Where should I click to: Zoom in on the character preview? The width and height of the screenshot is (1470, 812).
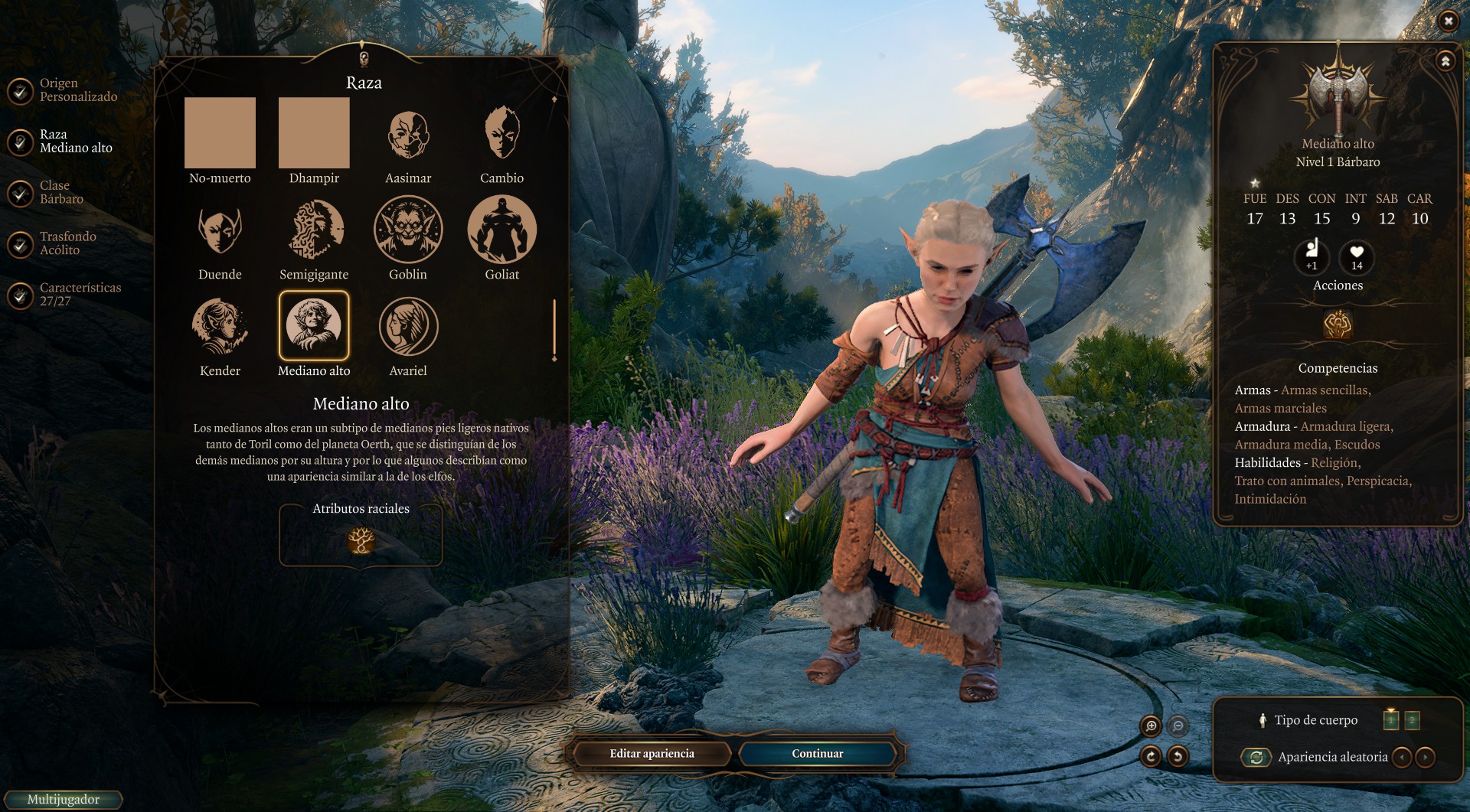point(1151,726)
